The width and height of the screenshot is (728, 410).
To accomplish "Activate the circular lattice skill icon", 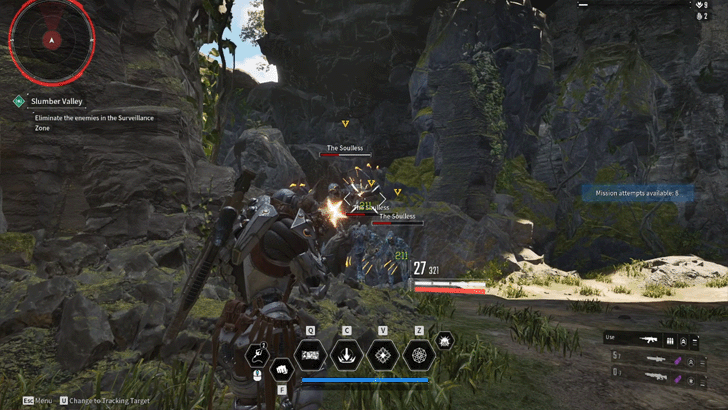I will pyautogui.click(x=419, y=355).
